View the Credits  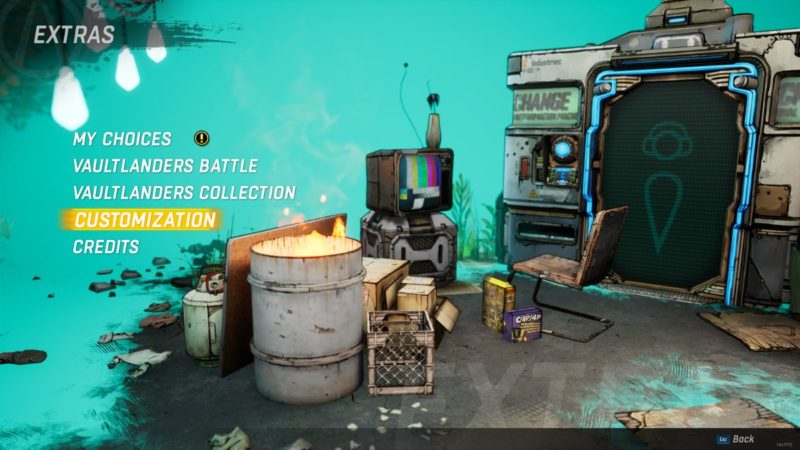[x=106, y=246]
